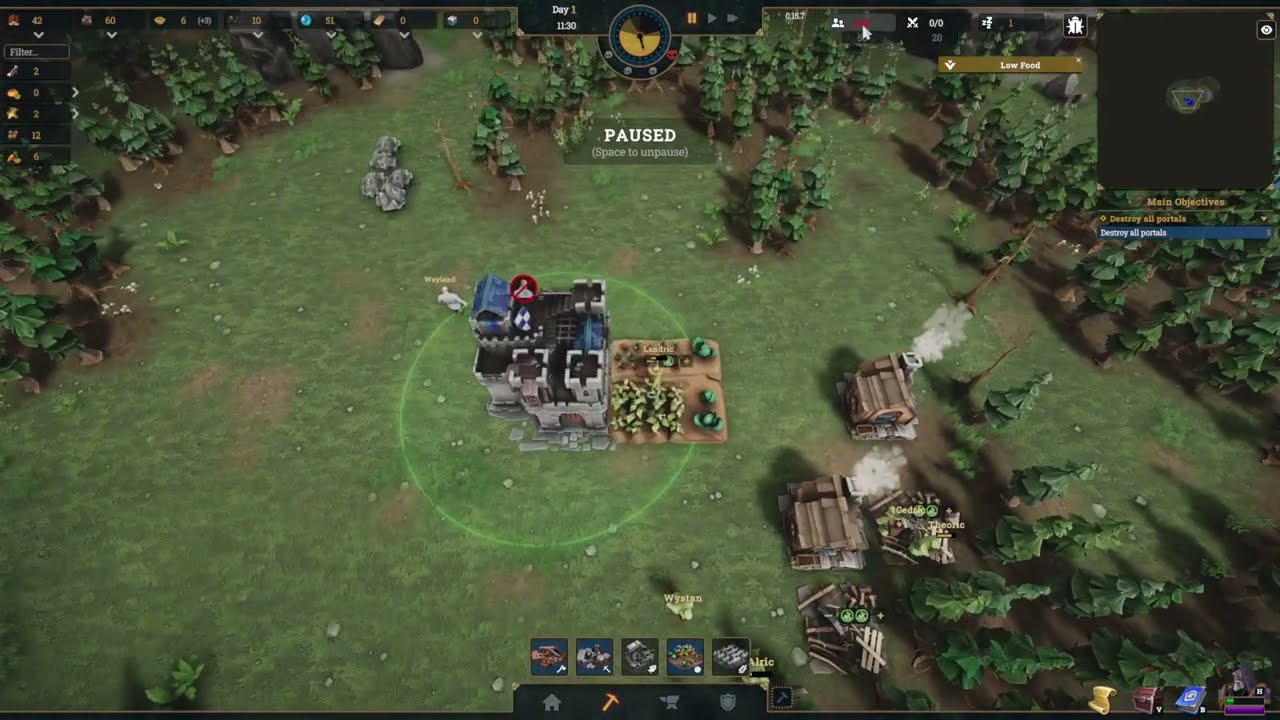Open the blue spellbook
The height and width of the screenshot is (720, 1280).
[1190, 699]
